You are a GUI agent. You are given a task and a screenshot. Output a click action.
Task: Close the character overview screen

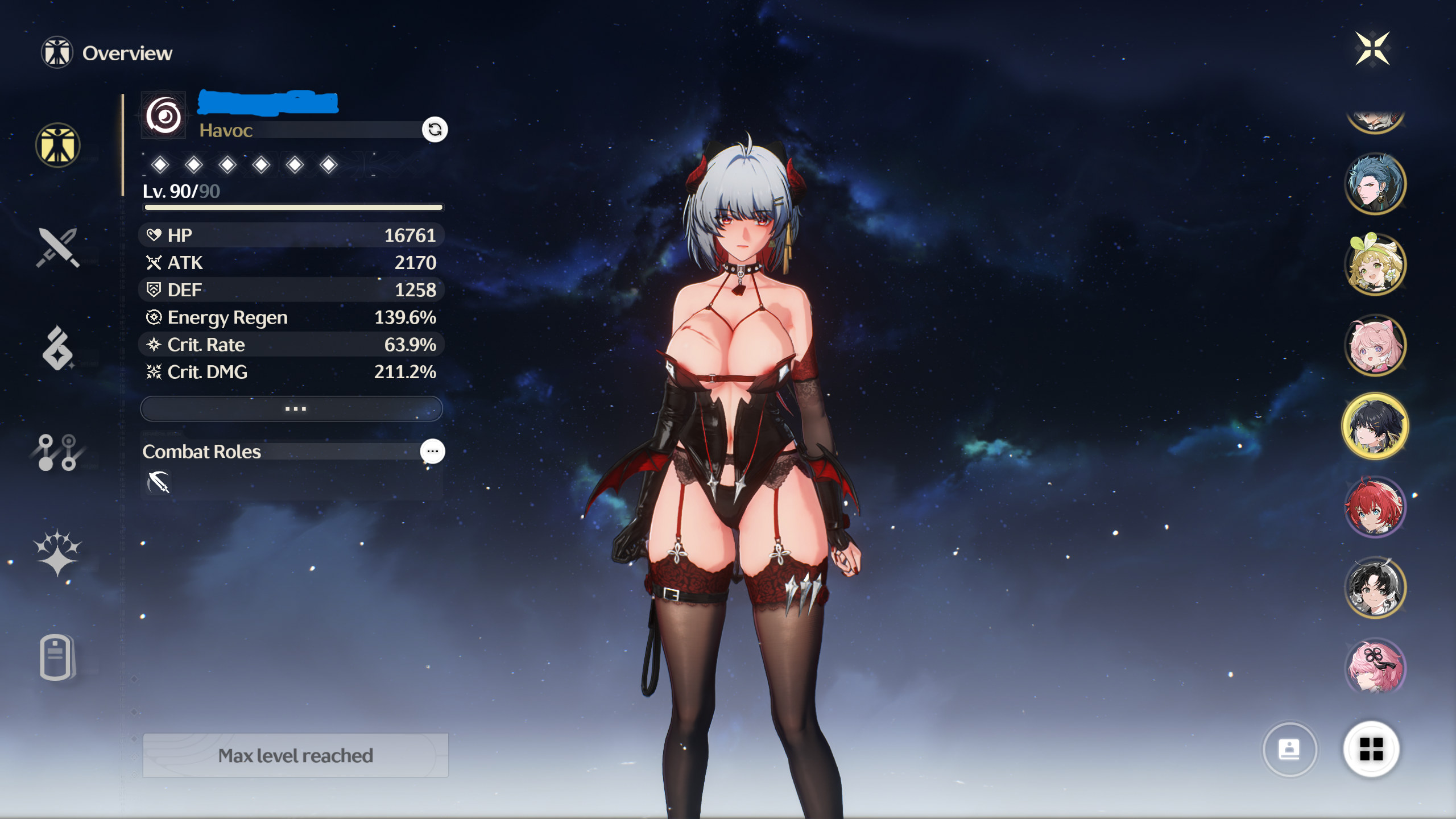pos(1372,49)
